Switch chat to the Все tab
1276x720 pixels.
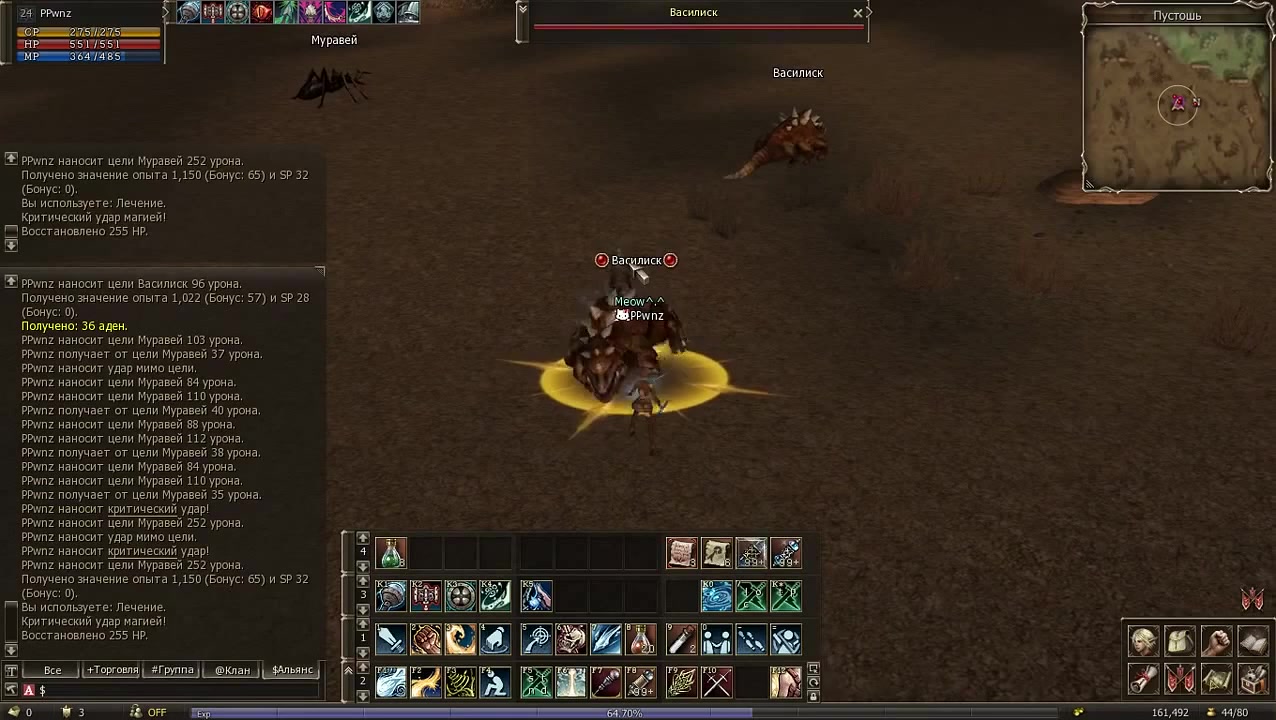[52, 670]
